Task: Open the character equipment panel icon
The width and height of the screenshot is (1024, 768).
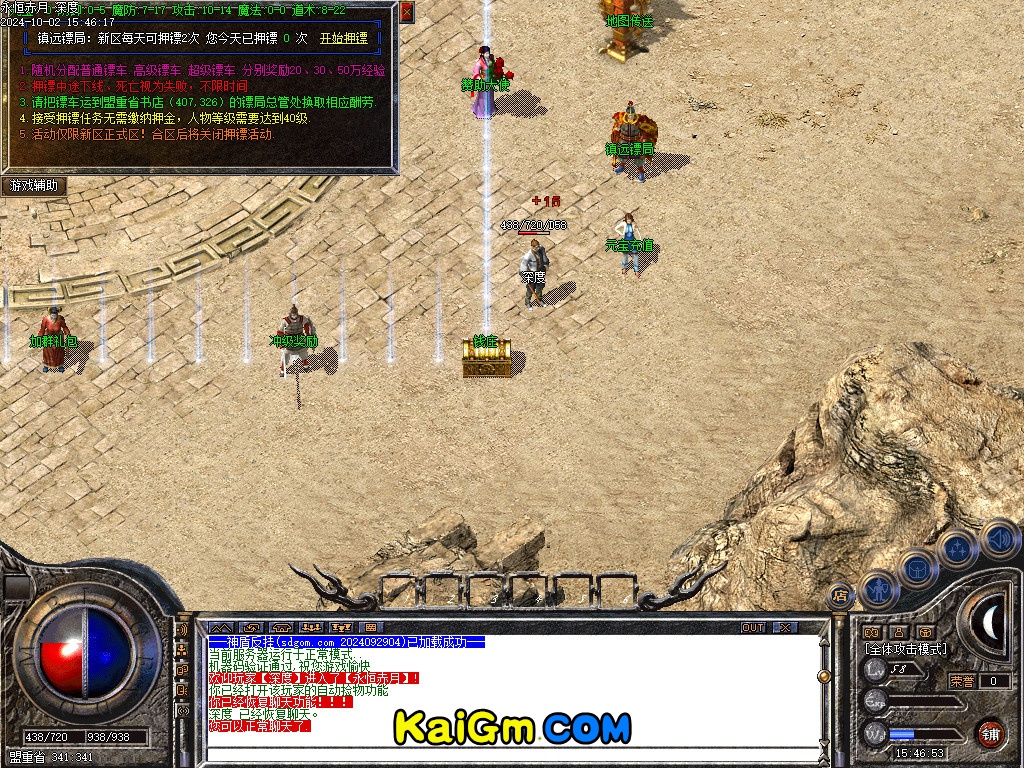Action: click(877, 588)
